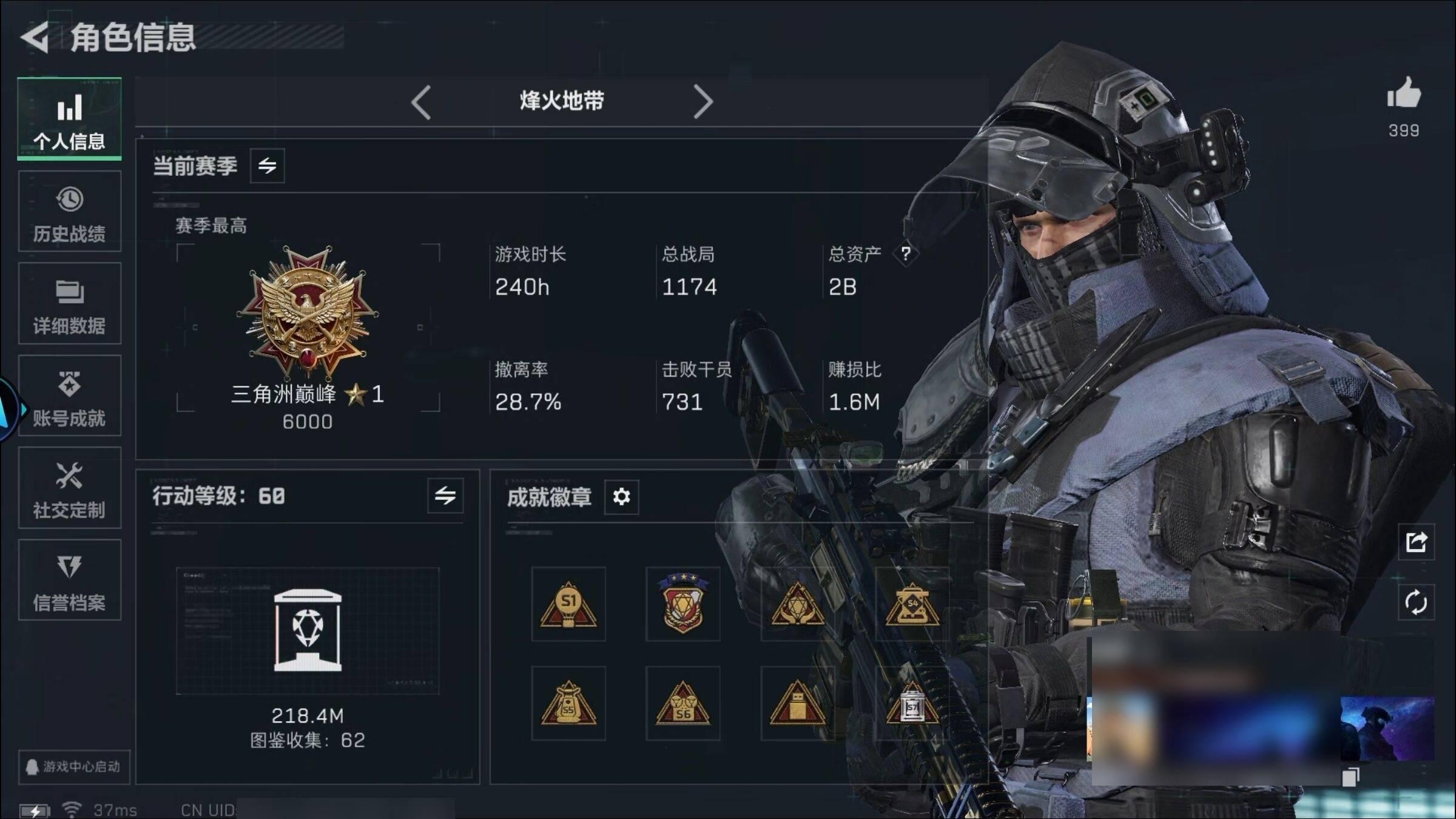Share this character profile
Viewport: 1456px width, 819px height.
(x=1416, y=542)
